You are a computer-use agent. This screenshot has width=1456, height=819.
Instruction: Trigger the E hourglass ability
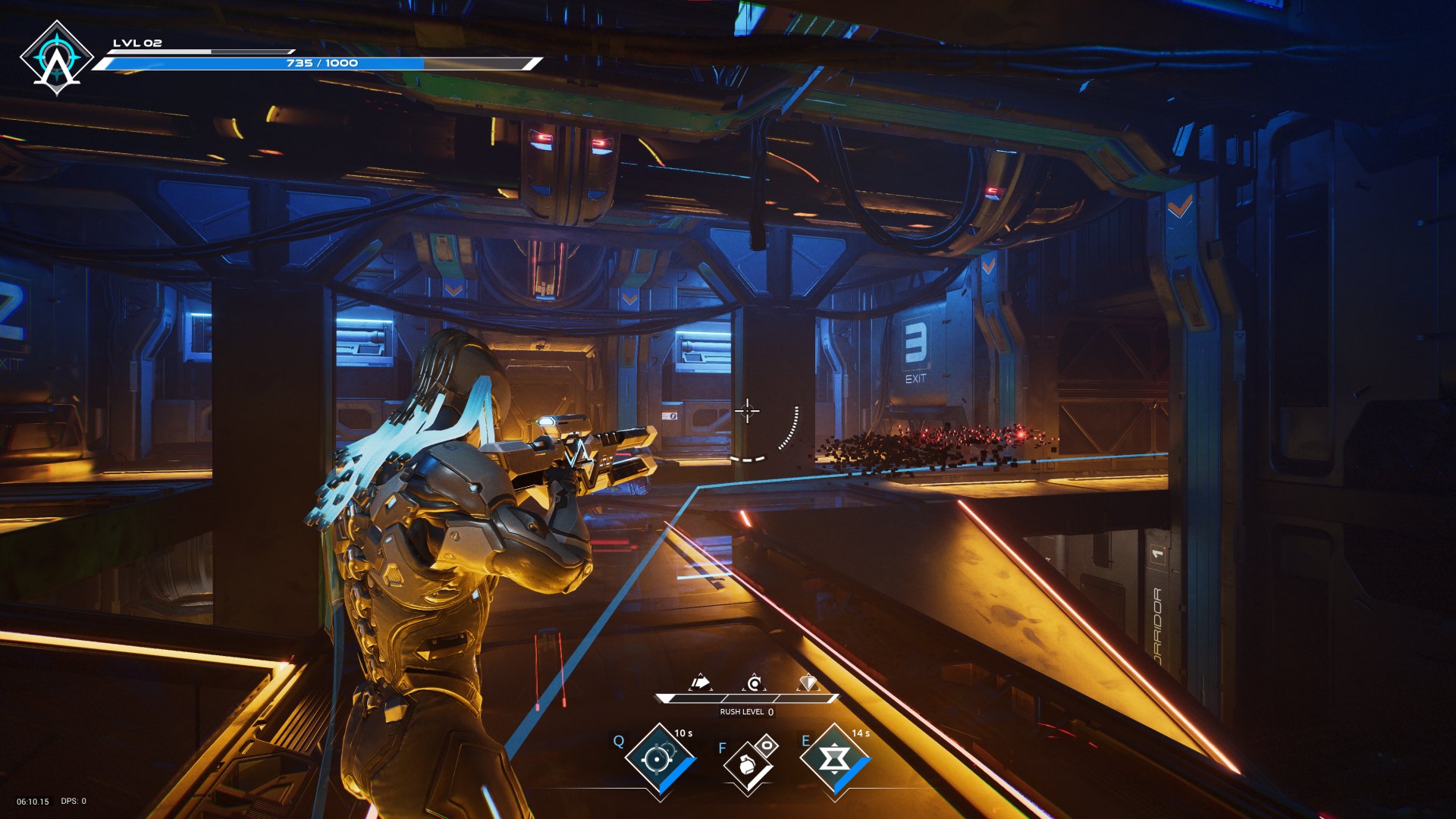point(834,758)
